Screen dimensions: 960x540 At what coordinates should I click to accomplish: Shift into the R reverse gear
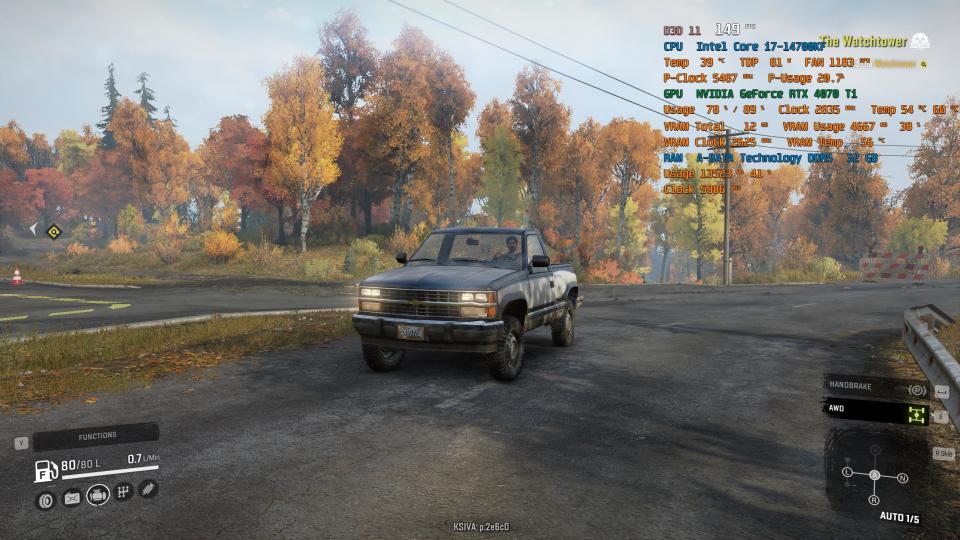[873, 499]
